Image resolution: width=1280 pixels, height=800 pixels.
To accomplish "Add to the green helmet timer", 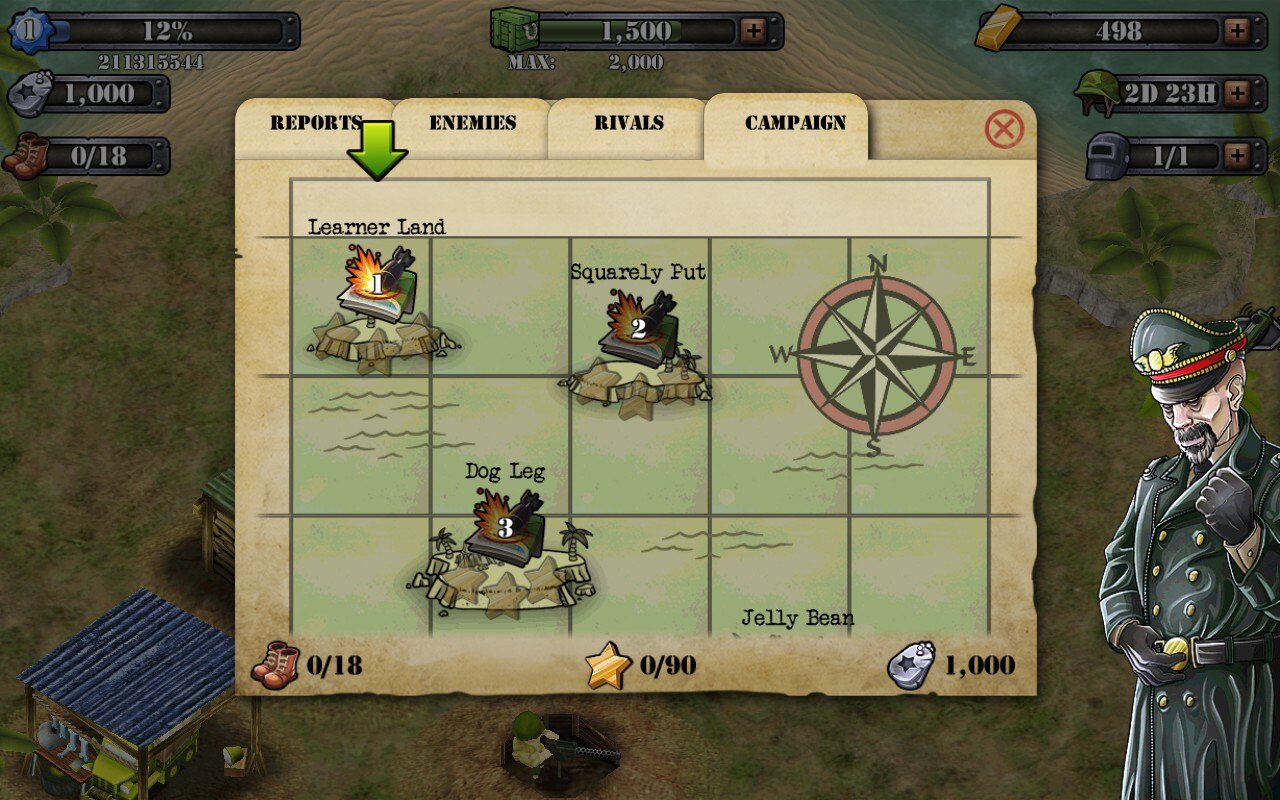I will [1238, 94].
